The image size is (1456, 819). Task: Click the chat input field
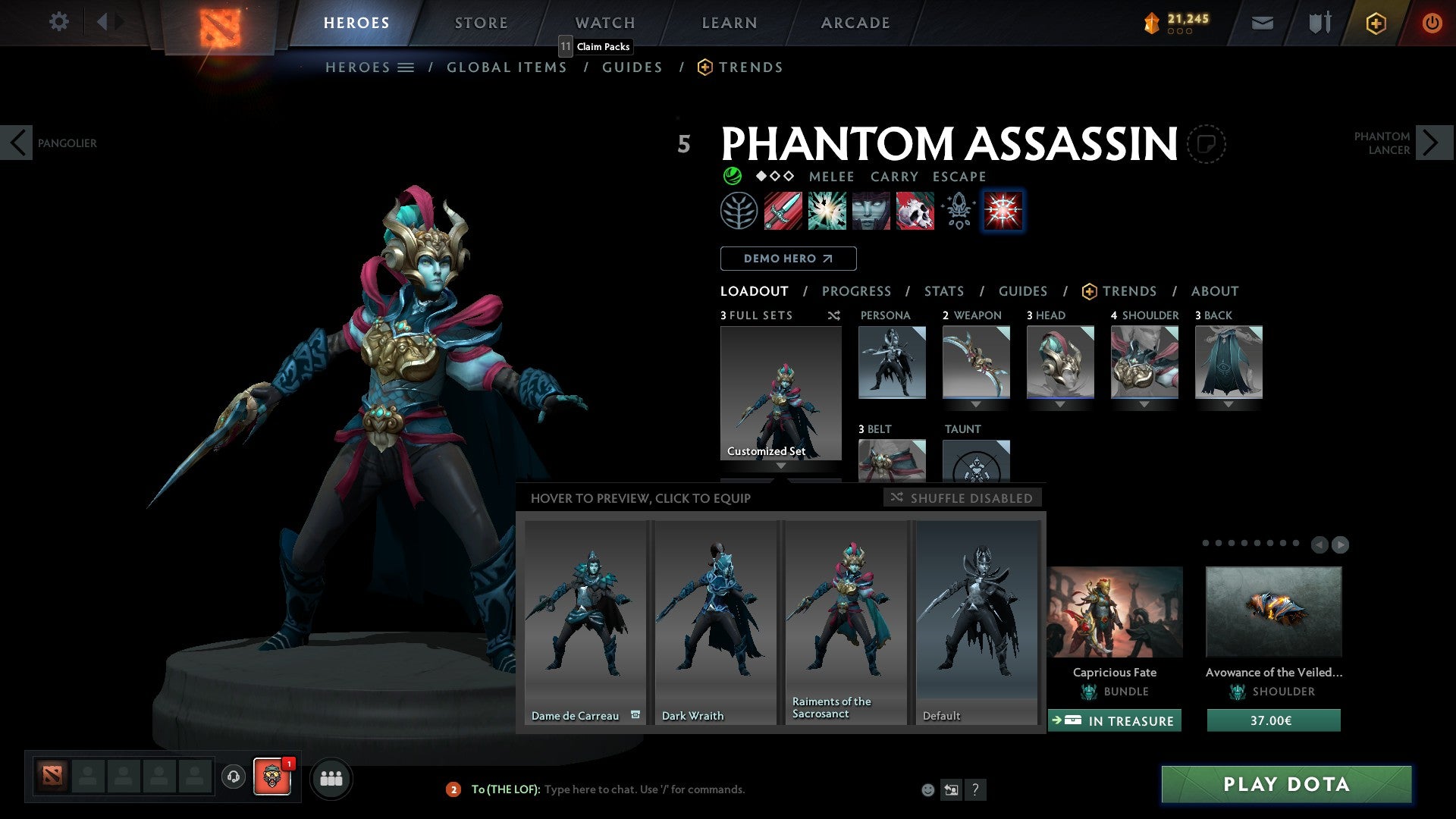(645, 789)
